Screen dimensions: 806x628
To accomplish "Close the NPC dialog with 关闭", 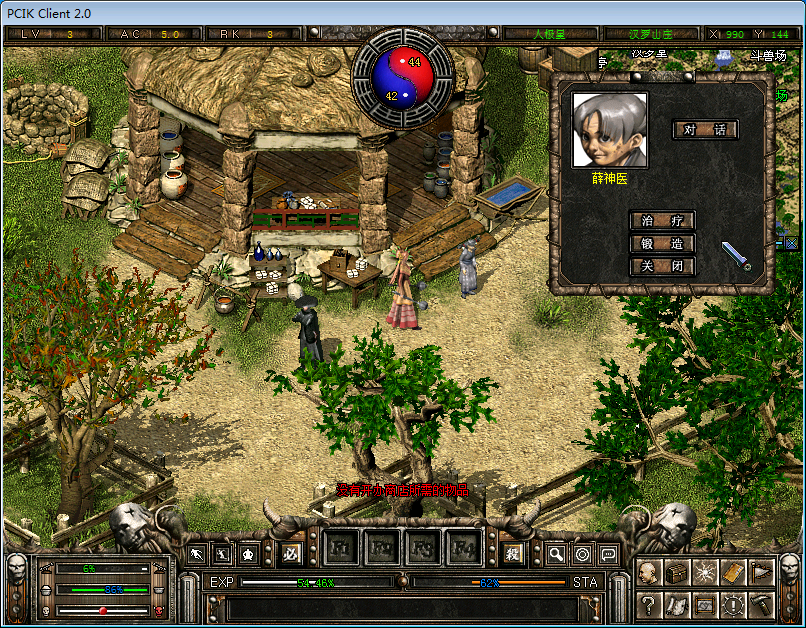I will point(662,266).
